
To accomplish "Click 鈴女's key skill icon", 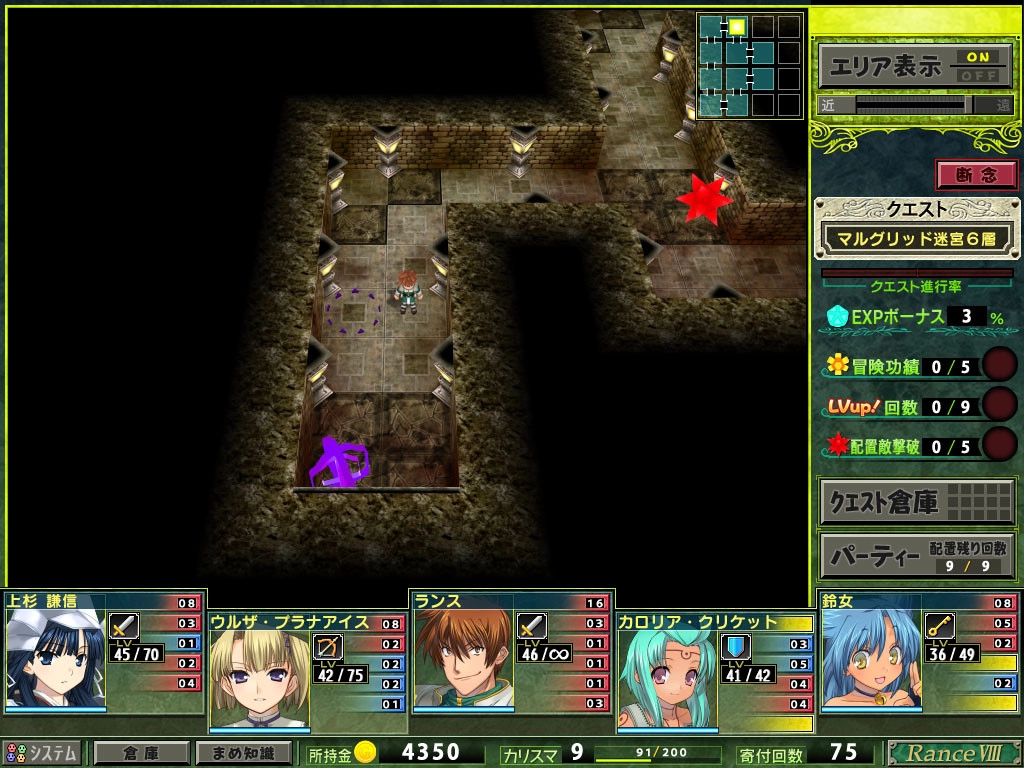I will coord(940,626).
